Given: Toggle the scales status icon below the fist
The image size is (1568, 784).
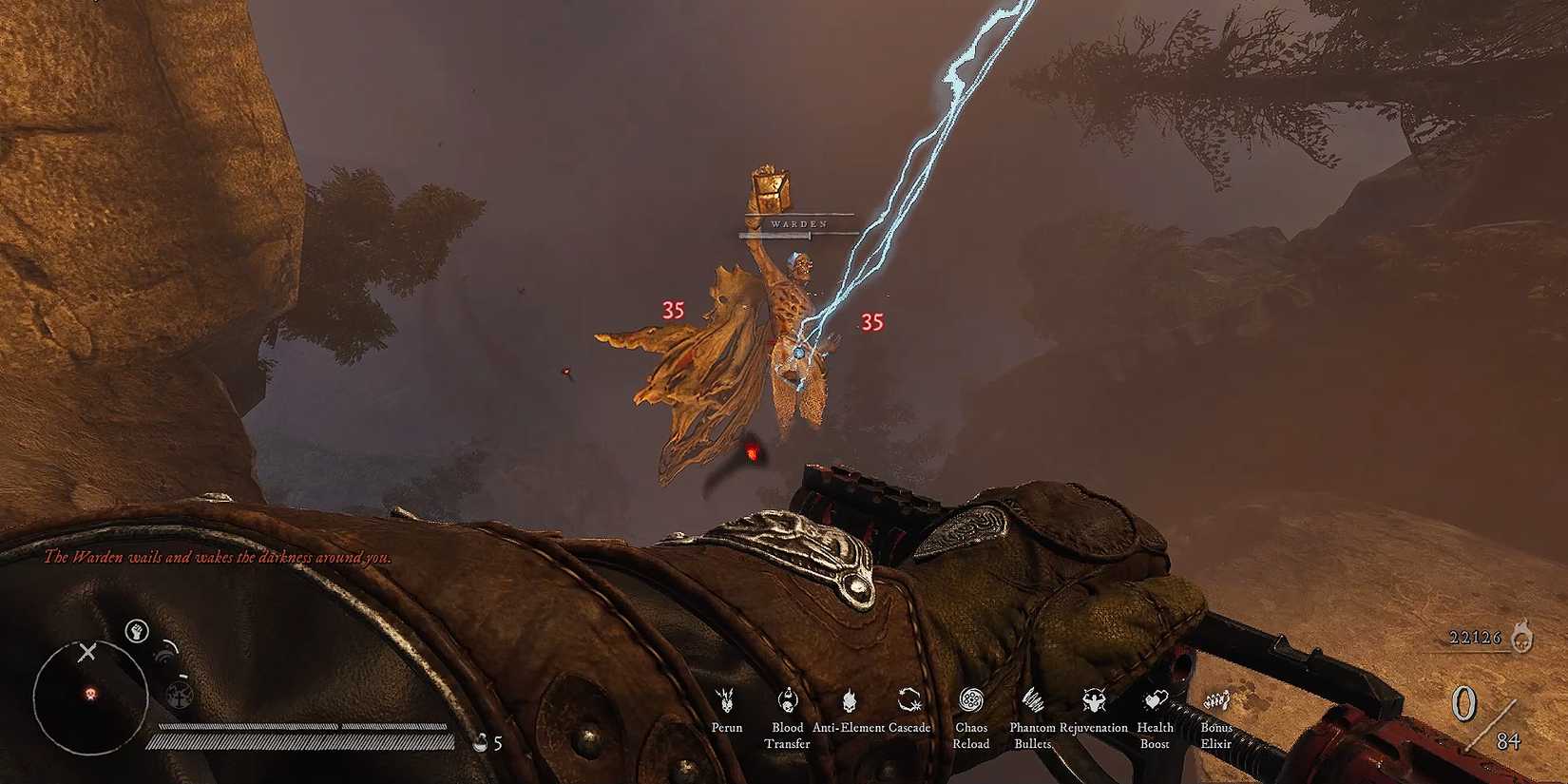Looking at the screenshot, I should pos(179,696).
